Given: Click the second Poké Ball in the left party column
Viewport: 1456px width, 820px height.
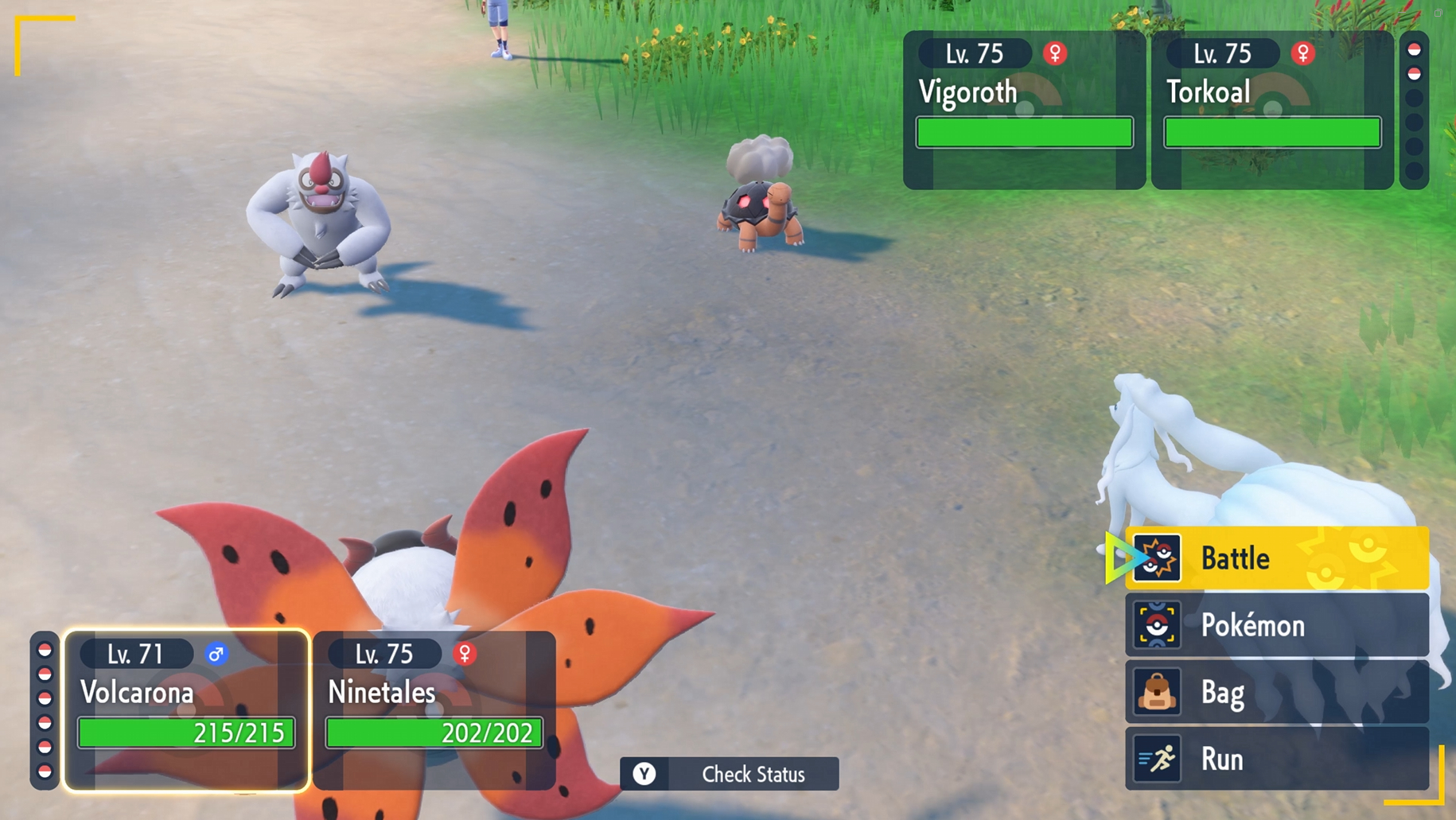Looking at the screenshot, I should click(x=45, y=672).
